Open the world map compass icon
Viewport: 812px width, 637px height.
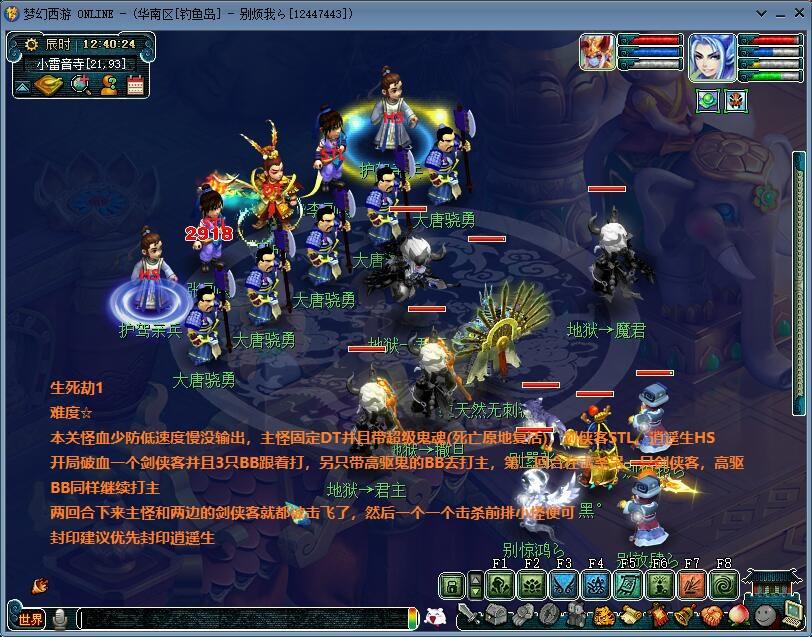[48, 85]
